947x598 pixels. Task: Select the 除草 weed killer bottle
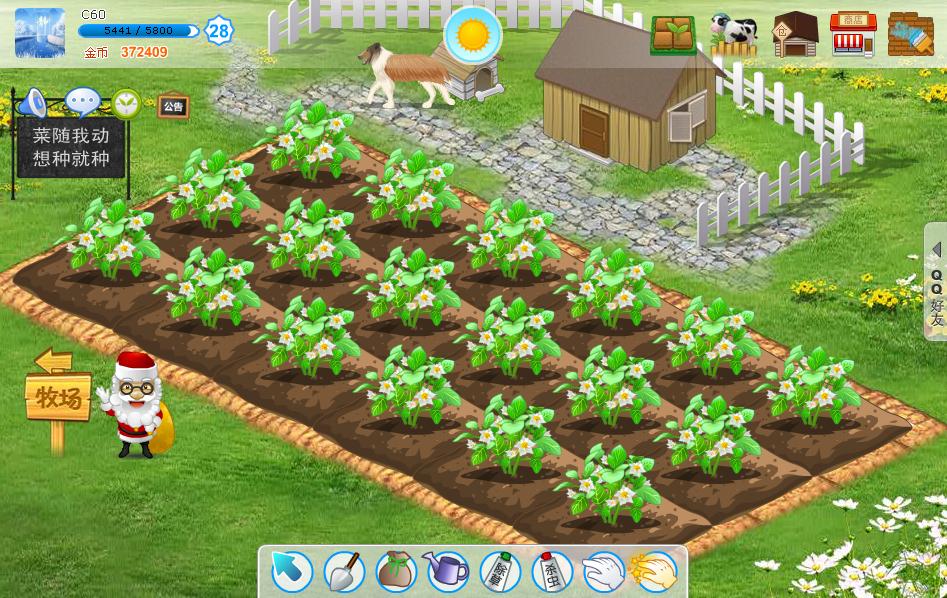tap(499, 572)
